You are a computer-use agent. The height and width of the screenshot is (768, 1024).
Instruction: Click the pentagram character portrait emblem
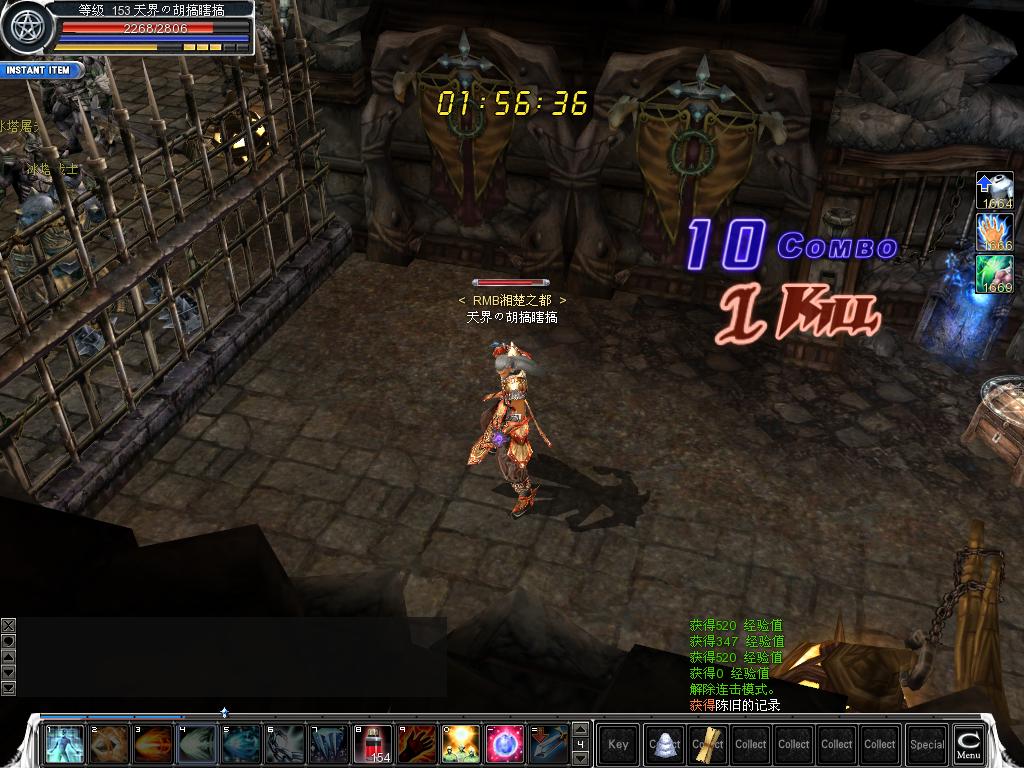pyautogui.click(x=24, y=29)
